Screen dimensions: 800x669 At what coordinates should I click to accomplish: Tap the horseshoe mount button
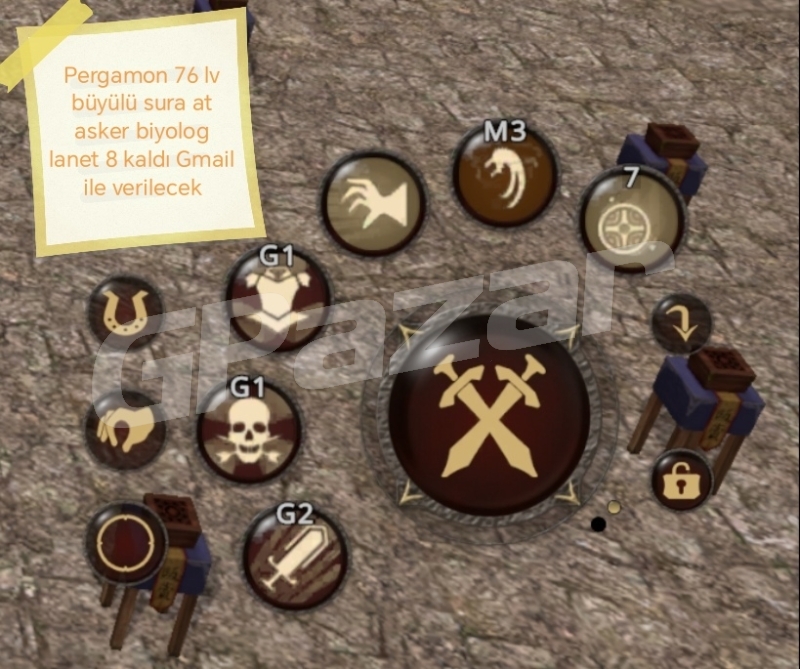click(x=126, y=311)
